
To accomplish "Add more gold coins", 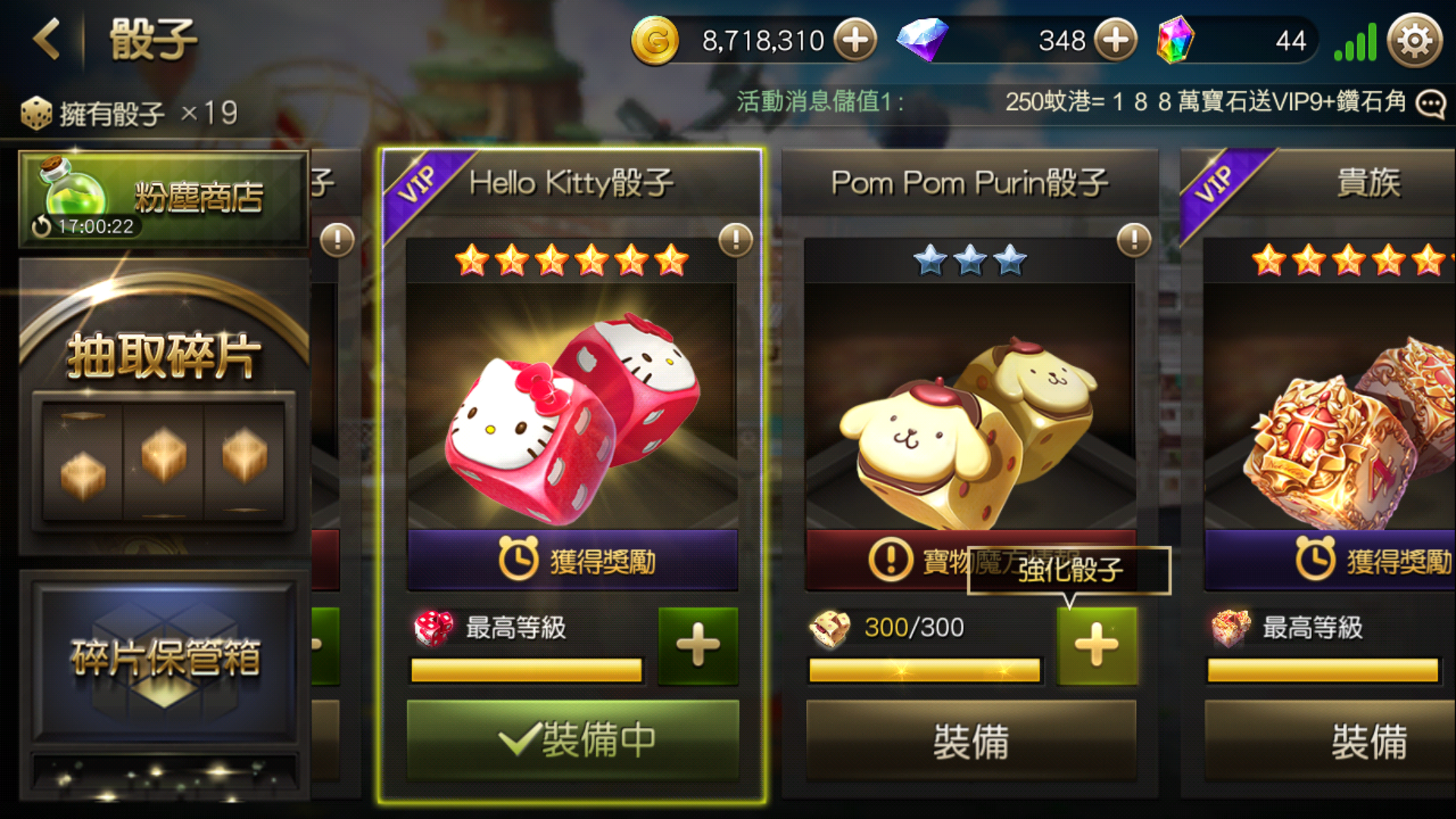I will [x=855, y=40].
